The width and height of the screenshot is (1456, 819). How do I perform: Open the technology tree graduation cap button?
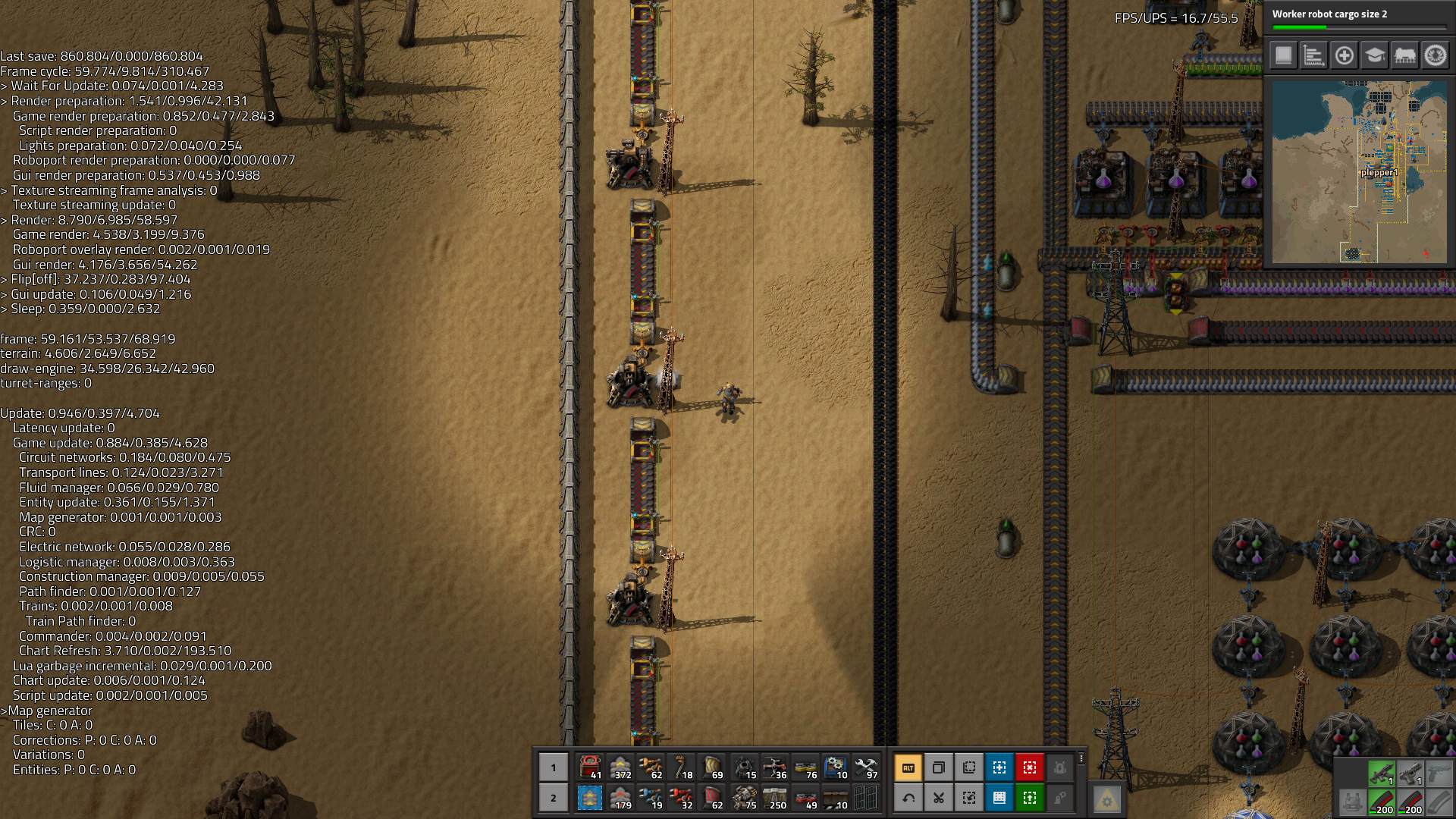(x=1374, y=55)
